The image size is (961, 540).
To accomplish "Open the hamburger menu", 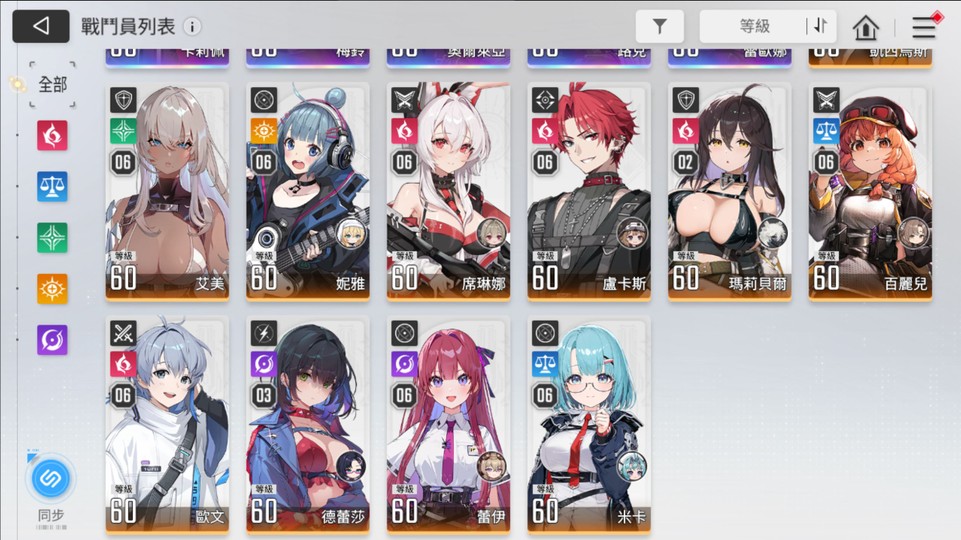I will 924,28.
